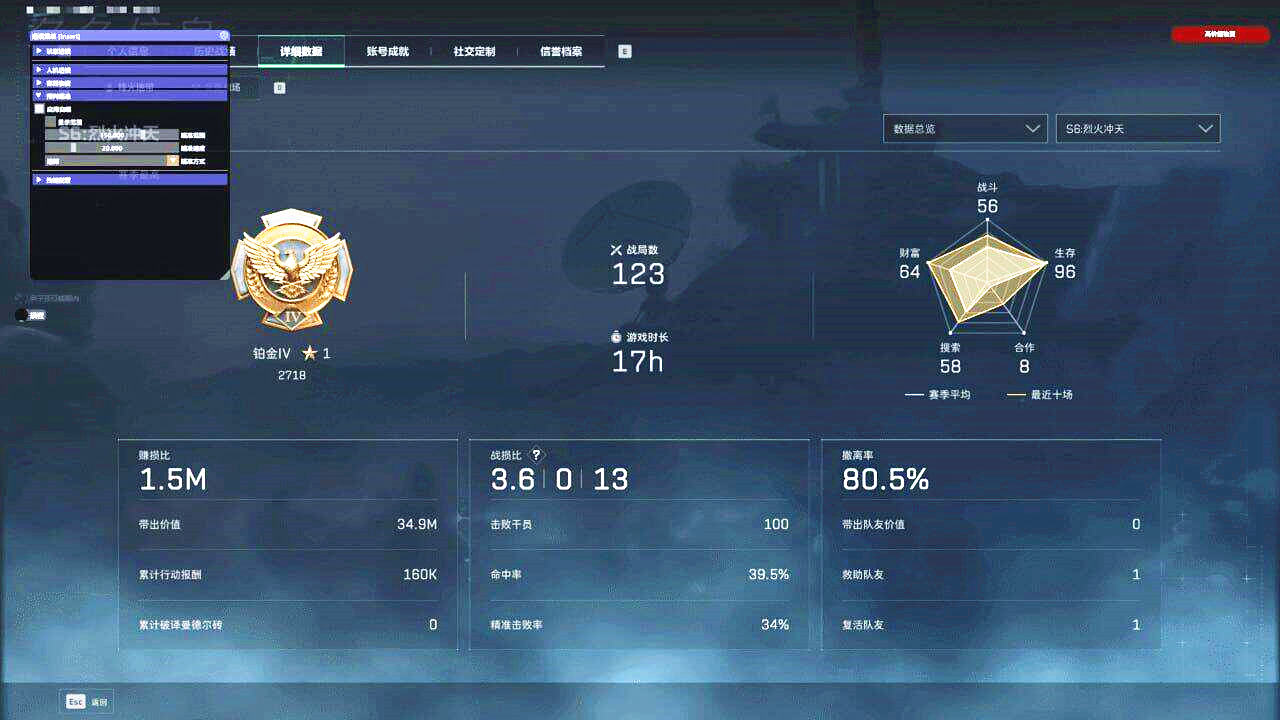Click the star icon beside 铂金IV
This screenshot has width=1280, height=720.
coord(312,352)
